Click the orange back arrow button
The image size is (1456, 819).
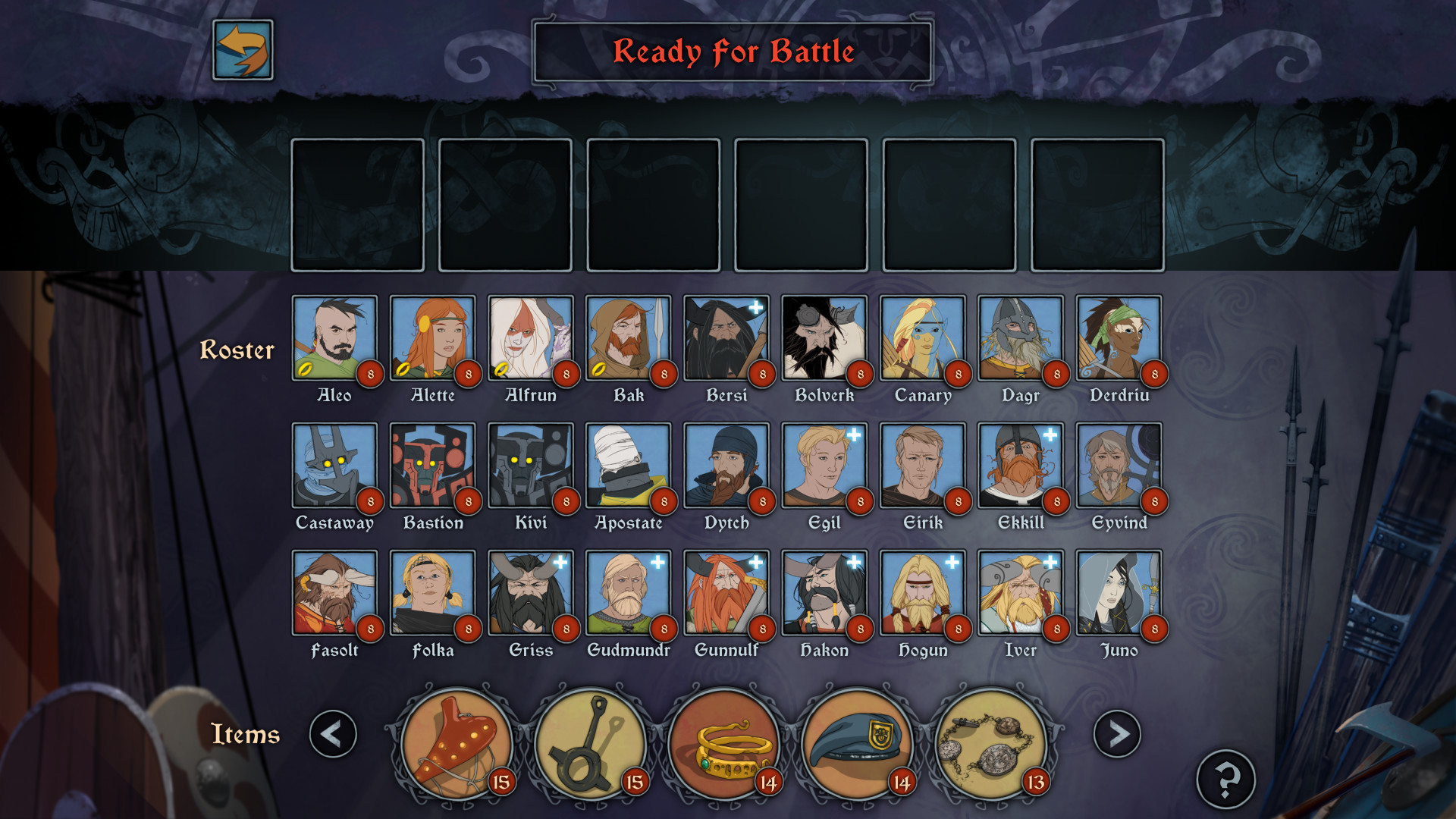coord(243,50)
